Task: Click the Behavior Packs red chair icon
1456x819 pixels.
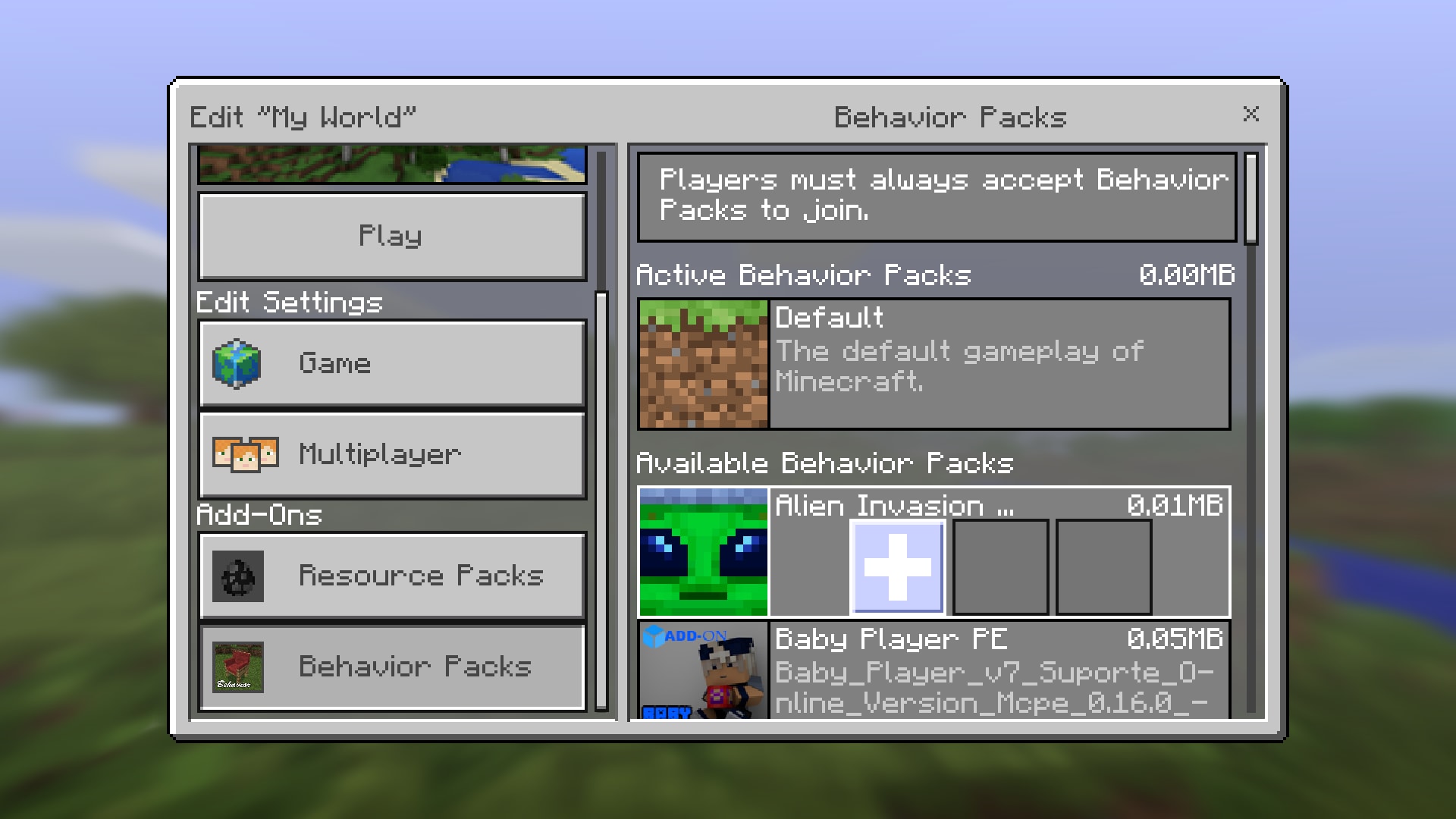Action: coord(237,667)
